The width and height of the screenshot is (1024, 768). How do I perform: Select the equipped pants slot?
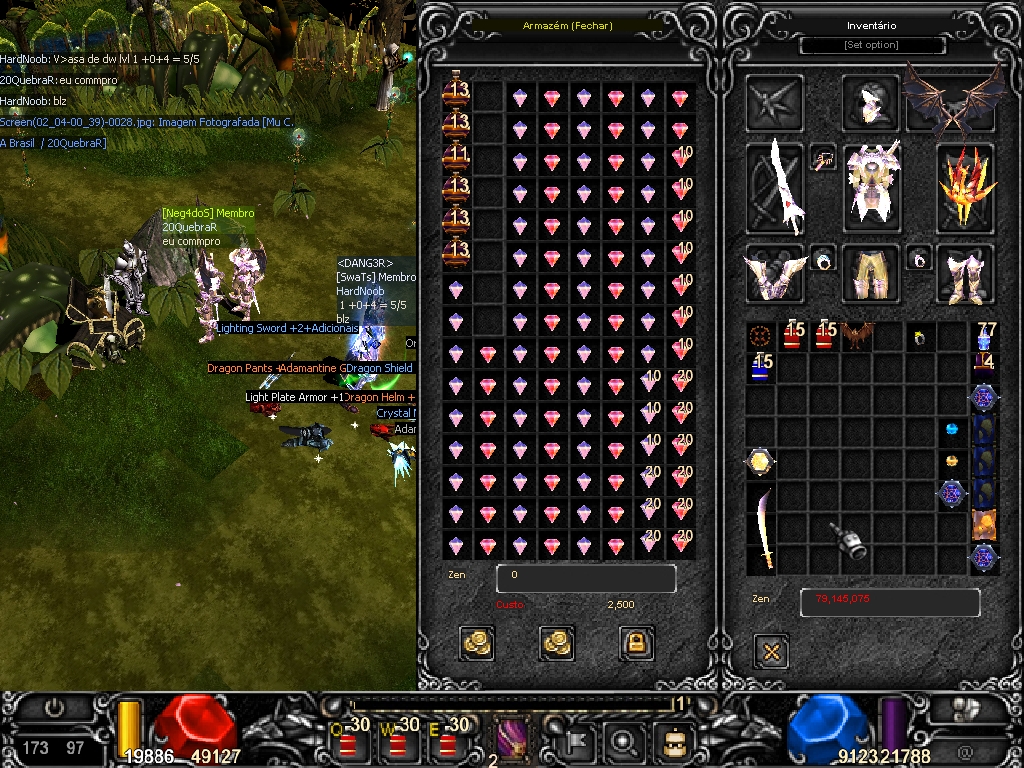tap(870, 273)
